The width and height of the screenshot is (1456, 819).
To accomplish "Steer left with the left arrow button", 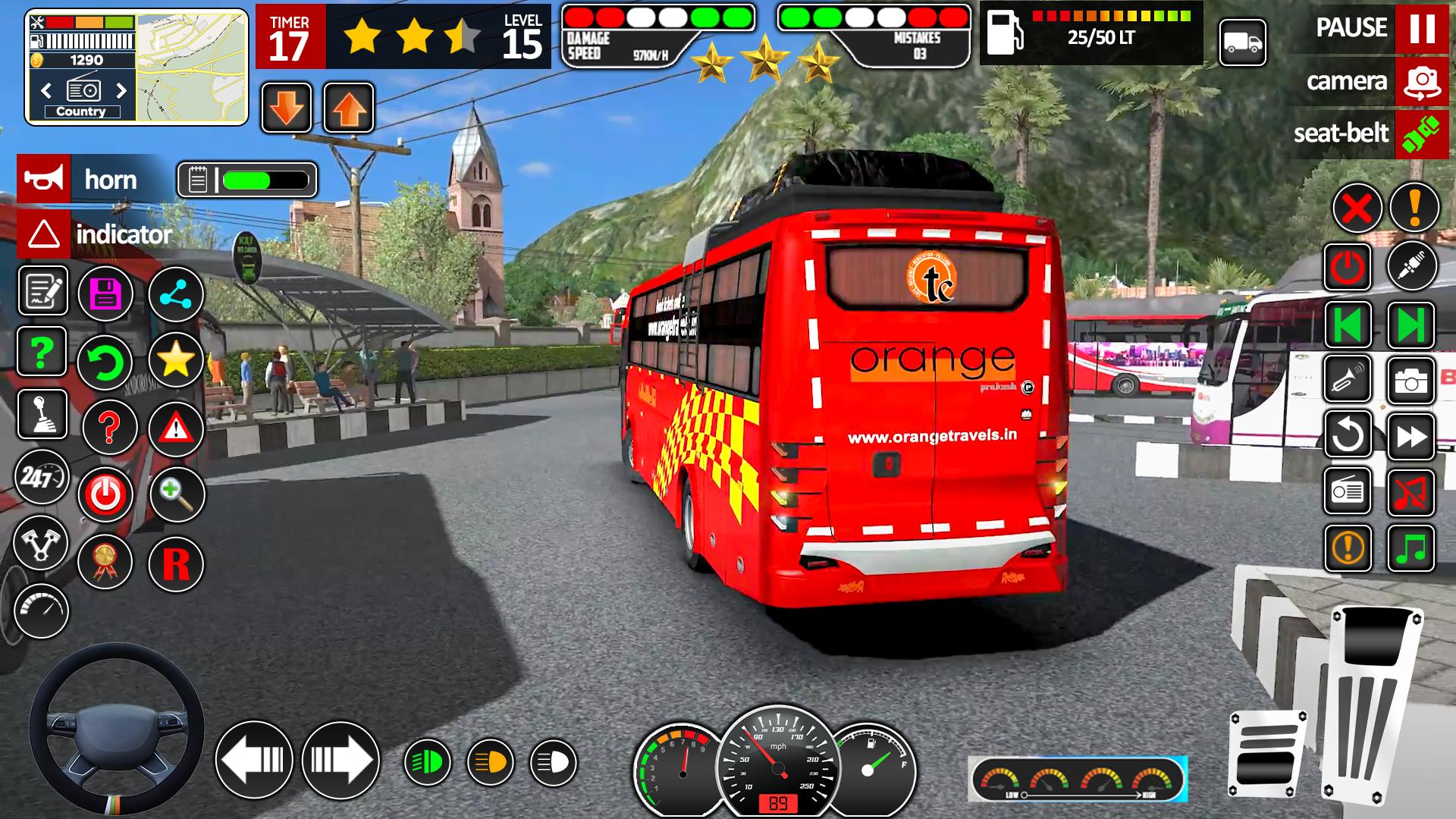I will click(x=254, y=760).
